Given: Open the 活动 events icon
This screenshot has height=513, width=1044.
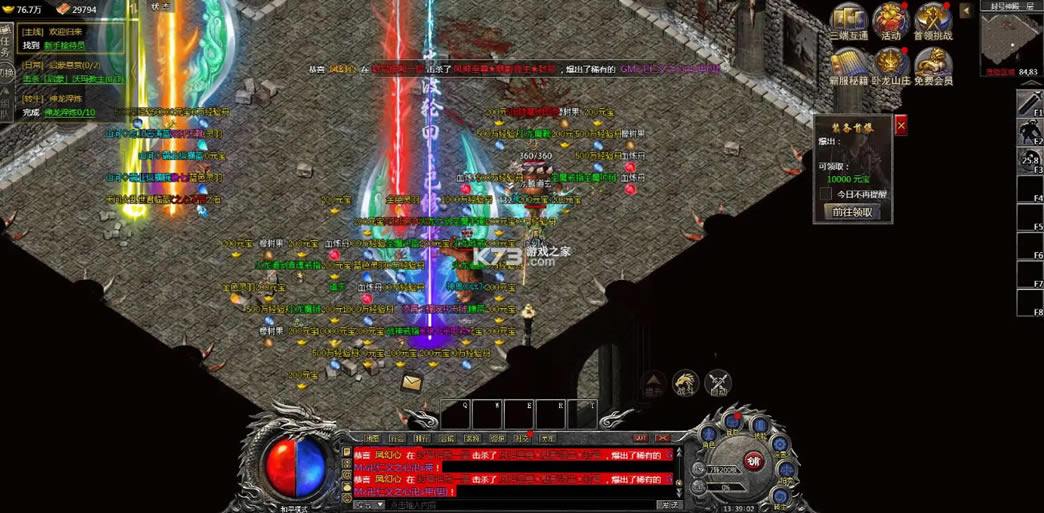Looking at the screenshot, I should [x=890, y=22].
